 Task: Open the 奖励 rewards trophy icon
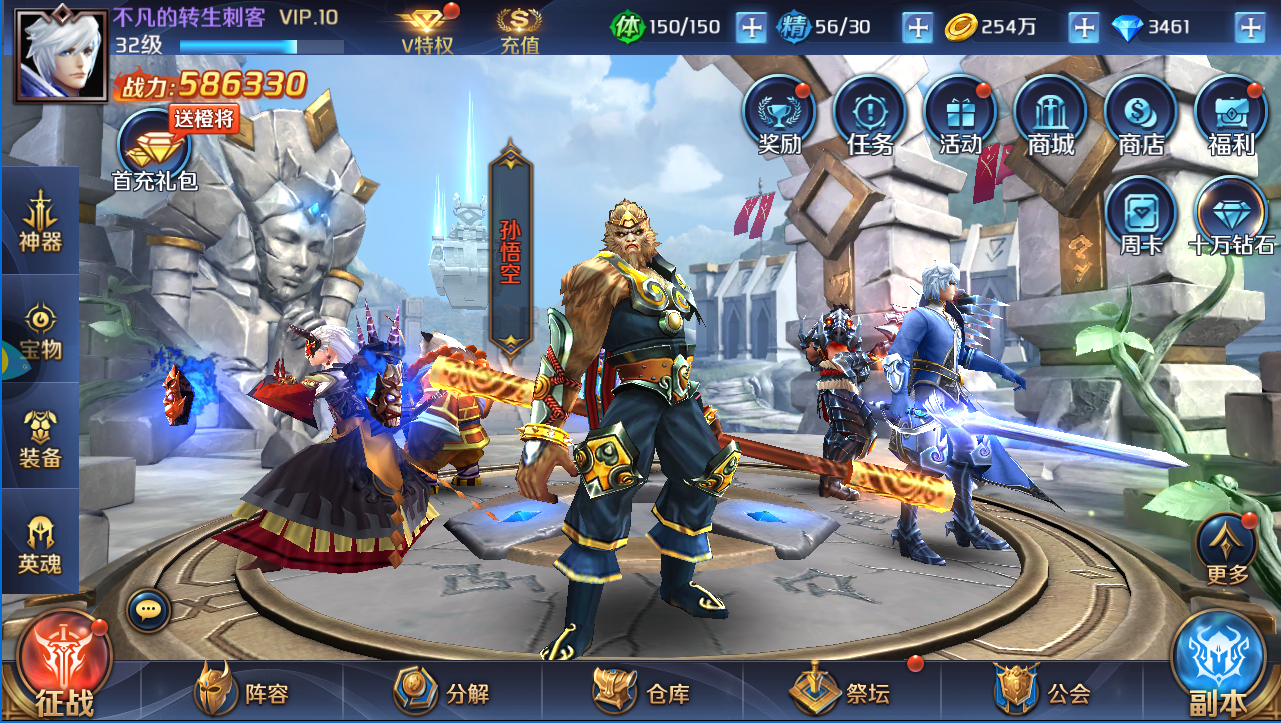click(x=779, y=115)
